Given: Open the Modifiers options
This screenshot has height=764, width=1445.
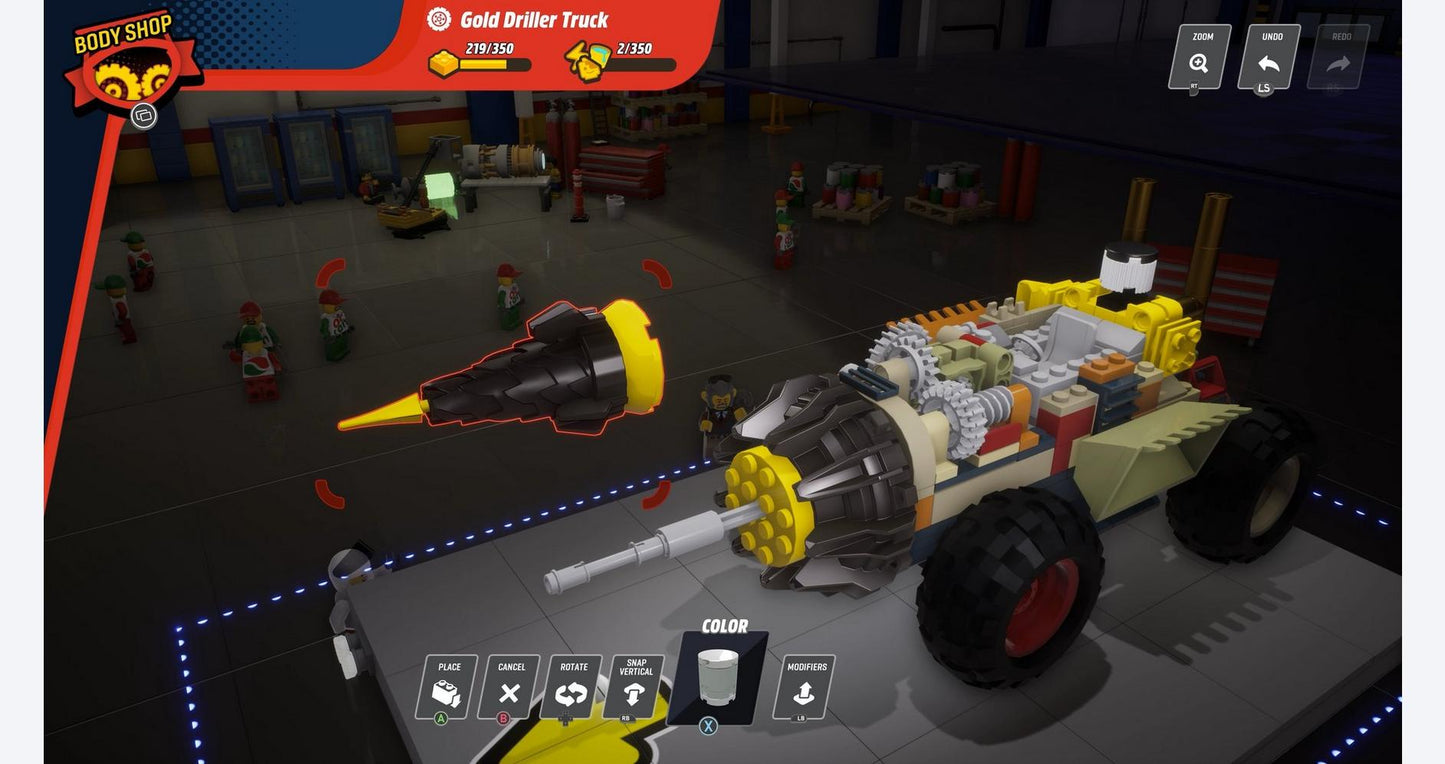Looking at the screenshot, I should (x=805, y=687).
